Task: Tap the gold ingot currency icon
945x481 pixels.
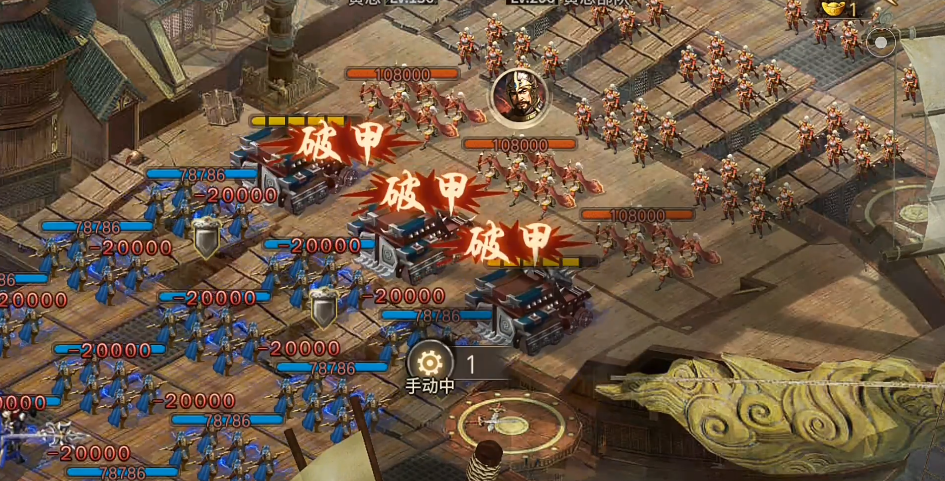Action: click(x=830, y=9)
